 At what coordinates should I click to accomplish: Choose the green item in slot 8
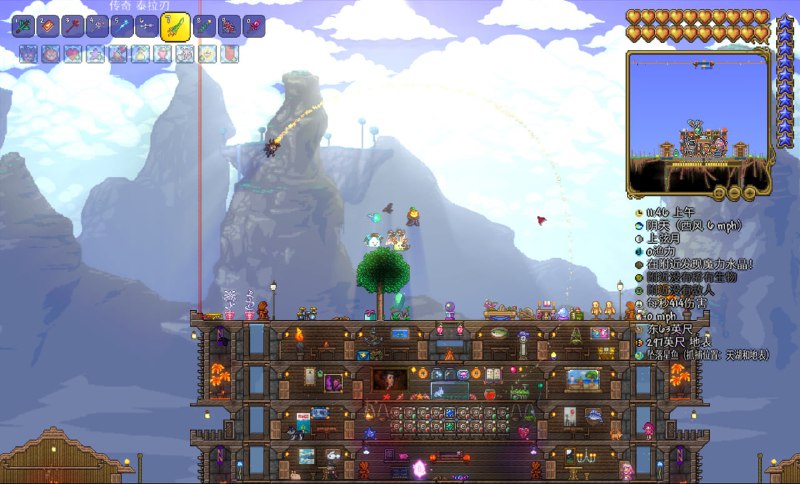click(x=205, y=25)
